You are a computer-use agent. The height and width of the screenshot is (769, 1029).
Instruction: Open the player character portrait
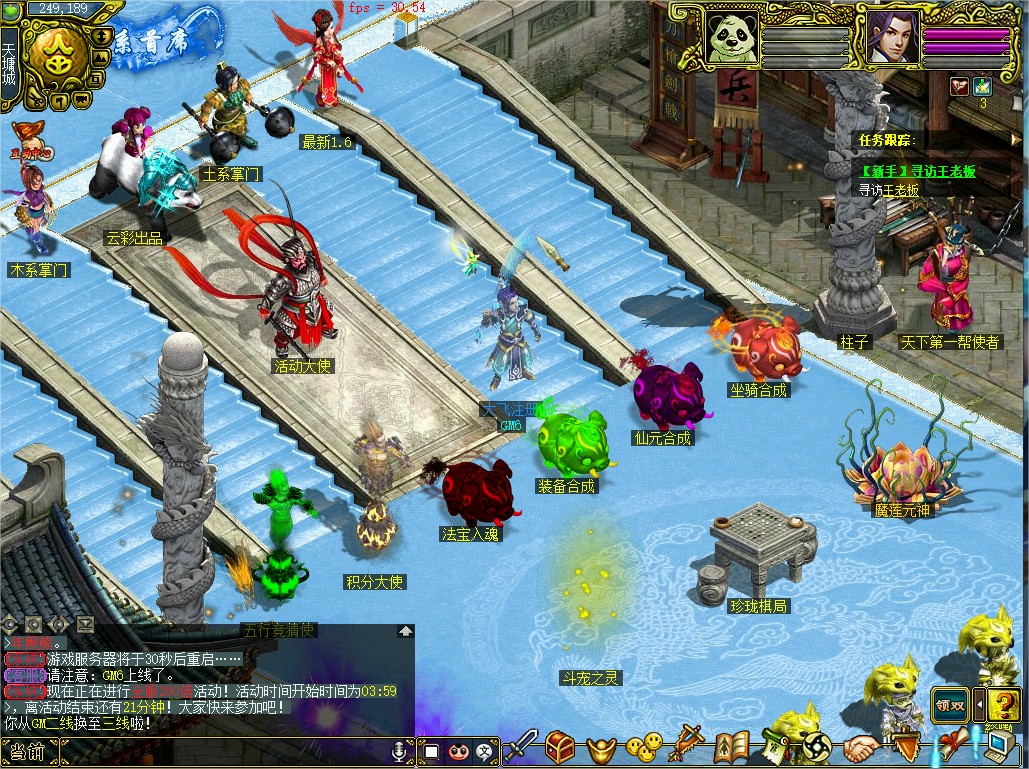tap(889, 37)
